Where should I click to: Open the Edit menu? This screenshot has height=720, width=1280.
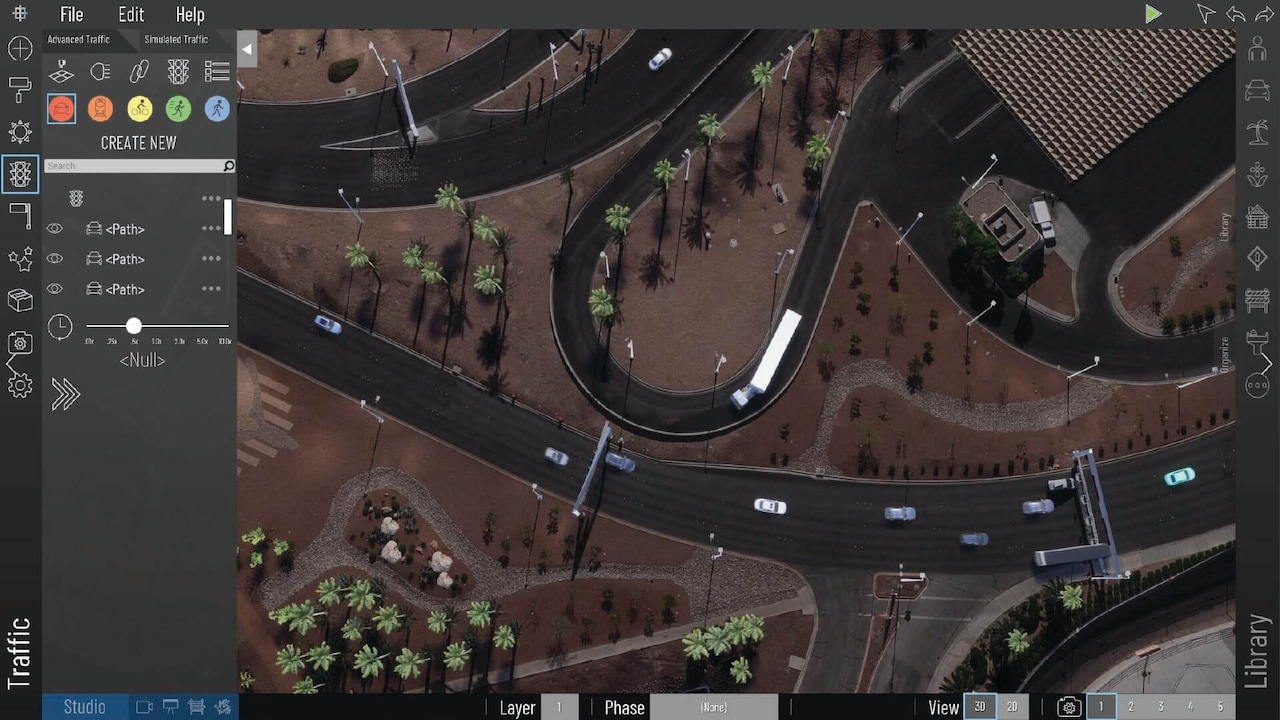coord(131,15)
